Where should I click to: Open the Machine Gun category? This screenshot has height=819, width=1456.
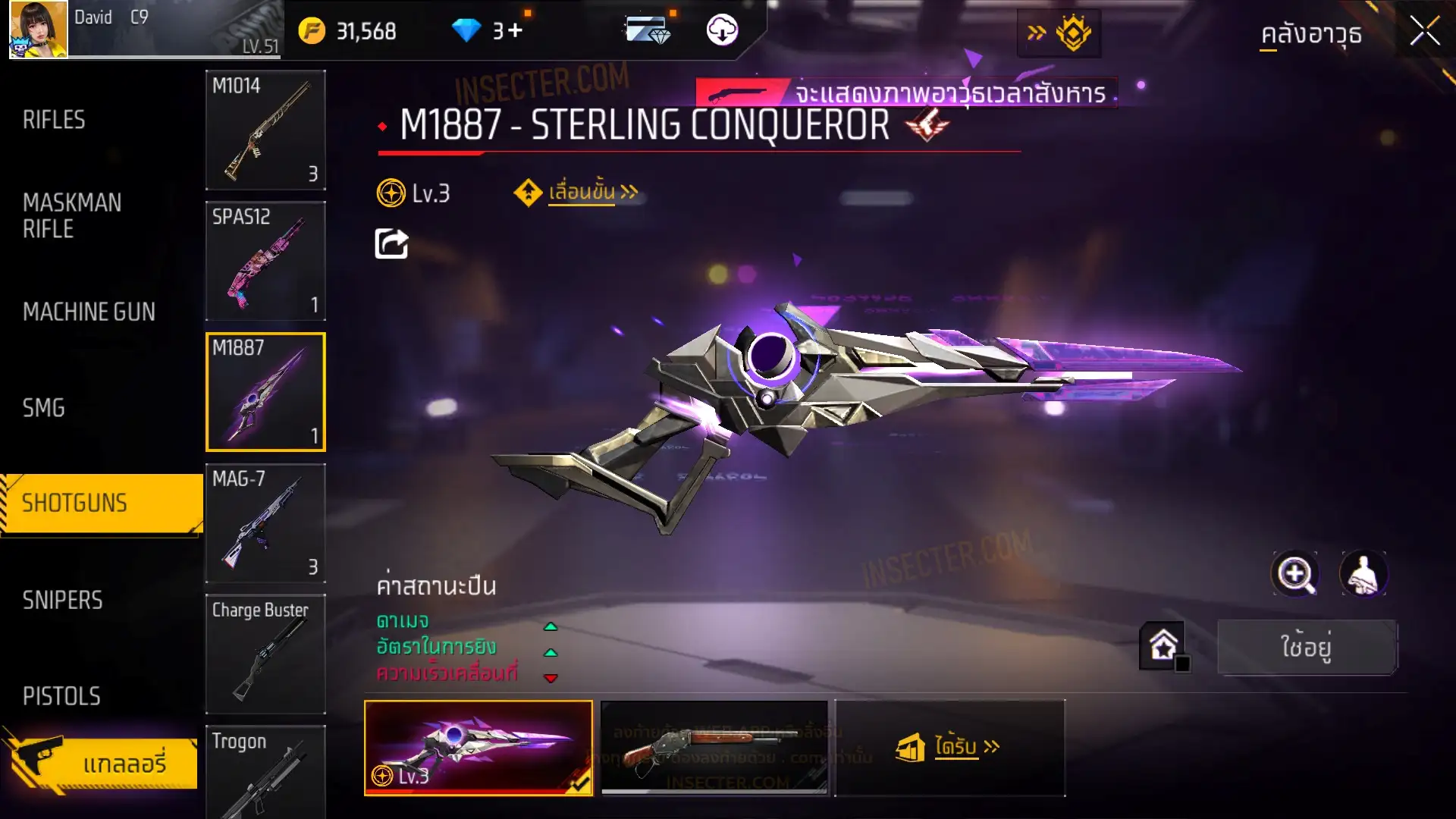[x=89, y=312]
